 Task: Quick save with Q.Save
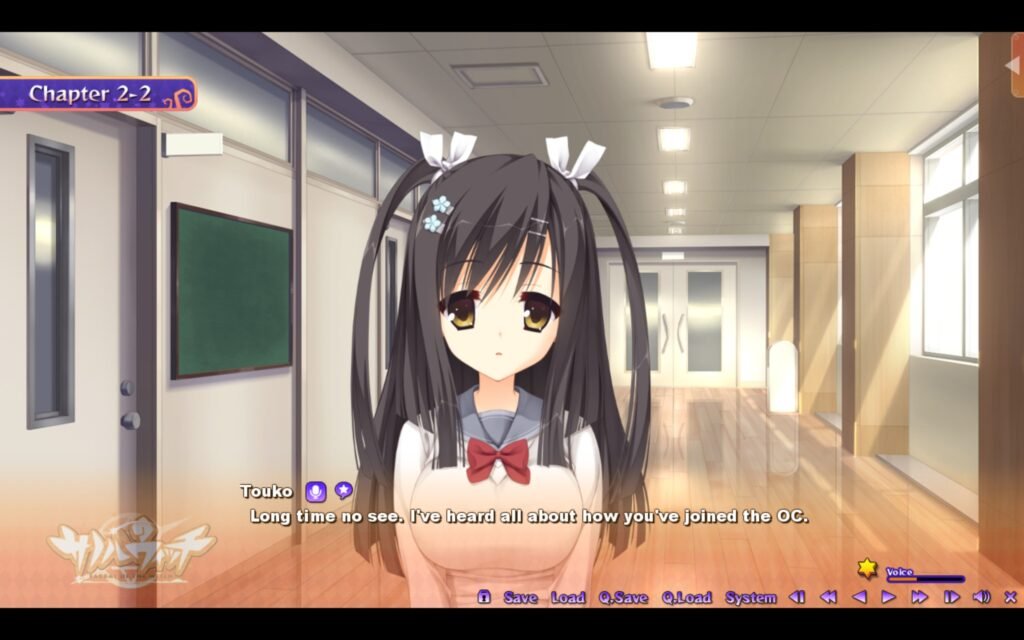tap(623, 597)
